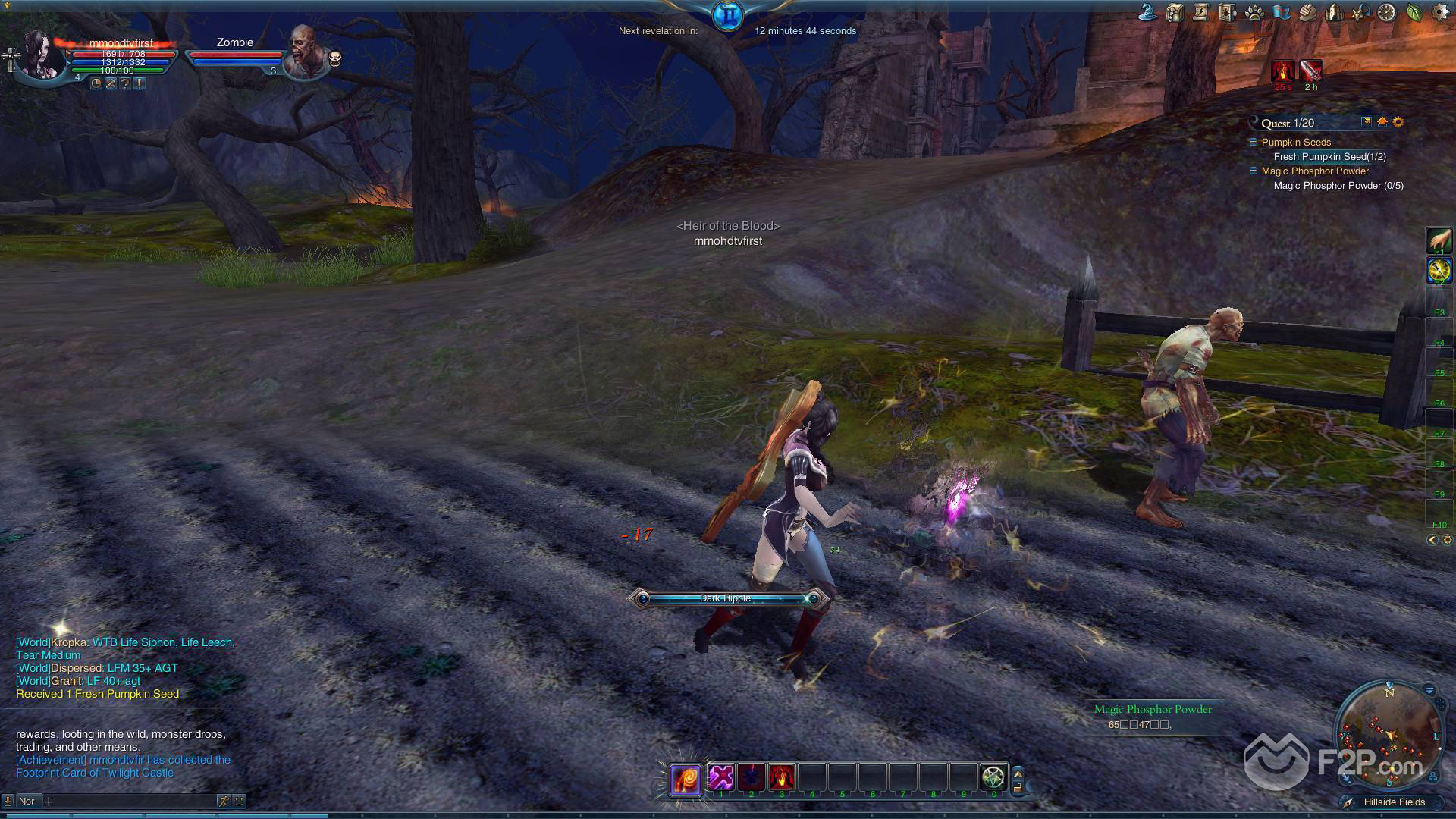The image size is (1456, 819).
Task: Open the wizard hat menu icon
Action: click(x=1147, y=12)
